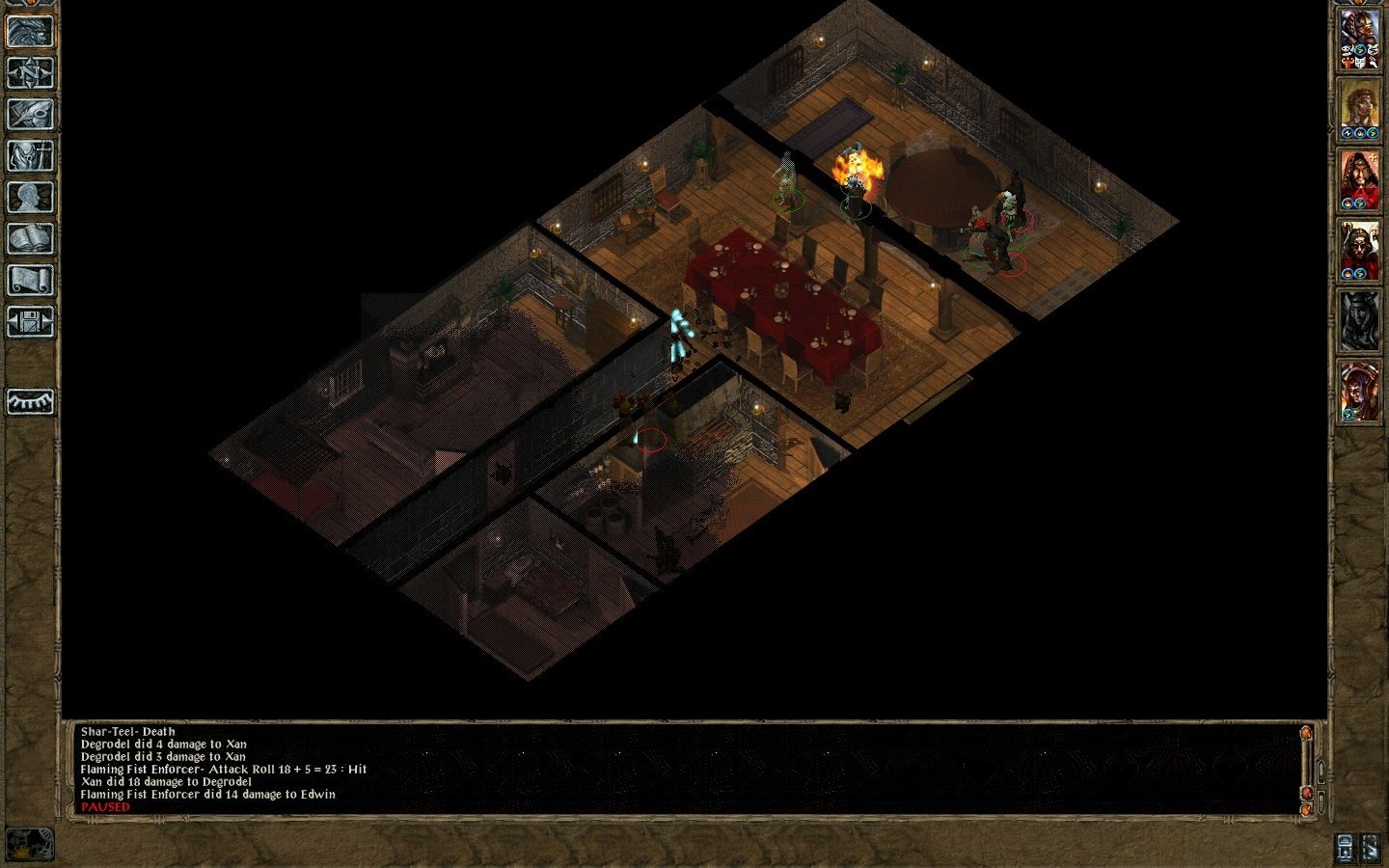Select the red-hooded third party portrait
1389x868 pixels.
tap(1359, 181)
